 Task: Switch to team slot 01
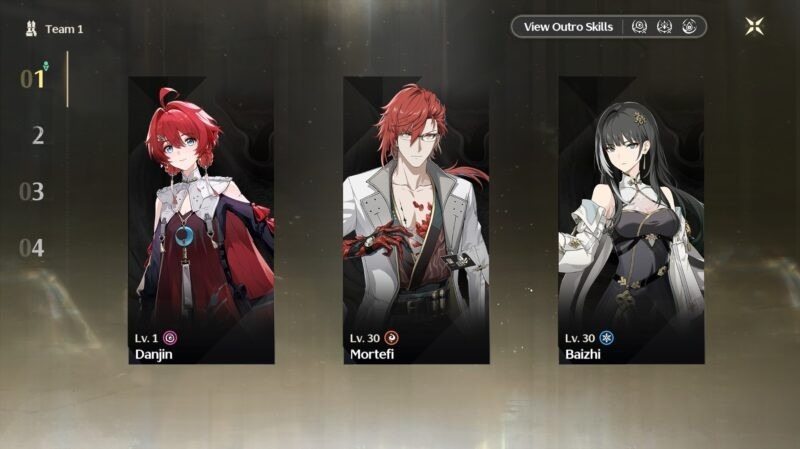point(33,79)
